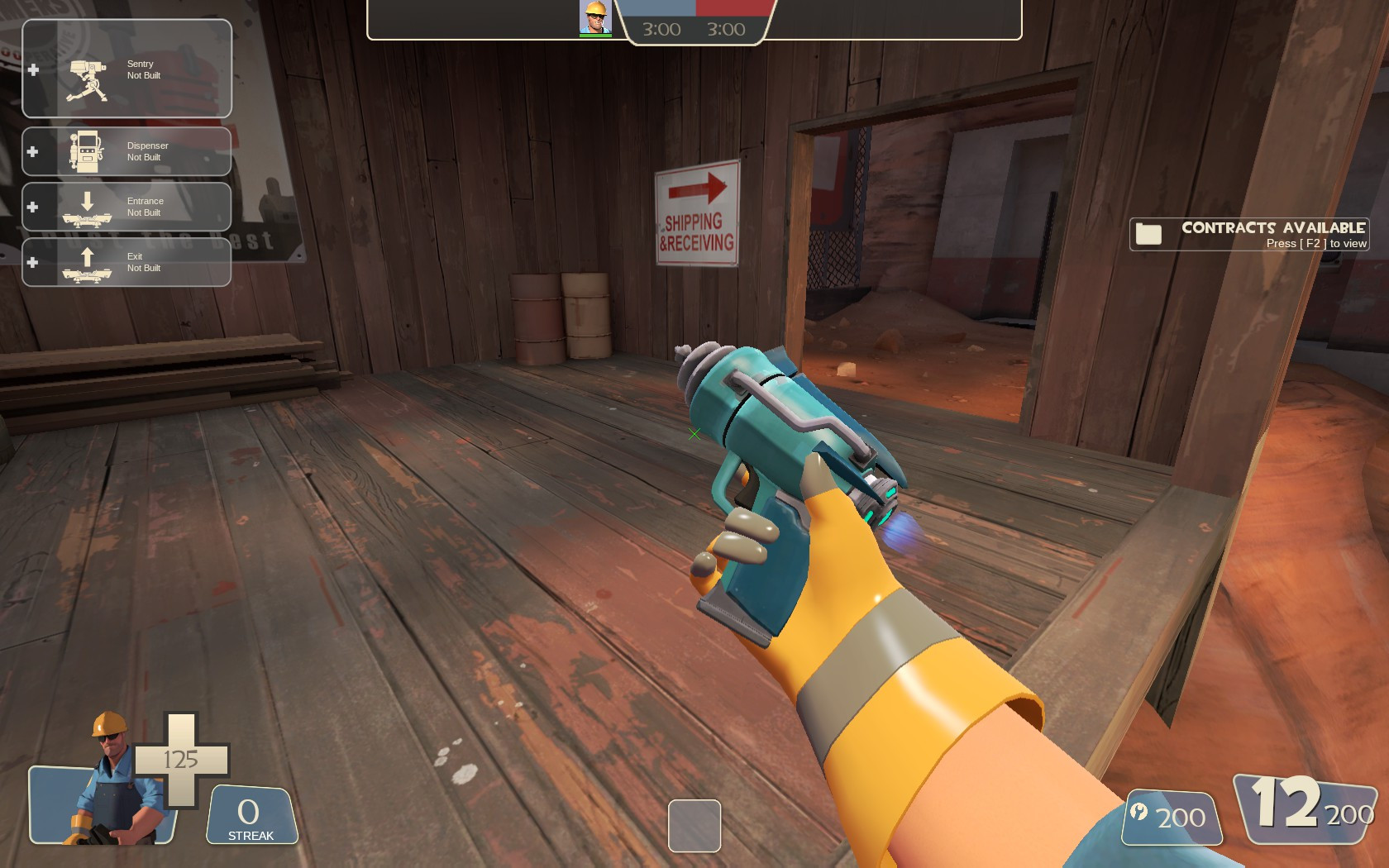1389x868 pixels.
Task: Select the Teleporter Exit icon
Action: pos(85,262)
